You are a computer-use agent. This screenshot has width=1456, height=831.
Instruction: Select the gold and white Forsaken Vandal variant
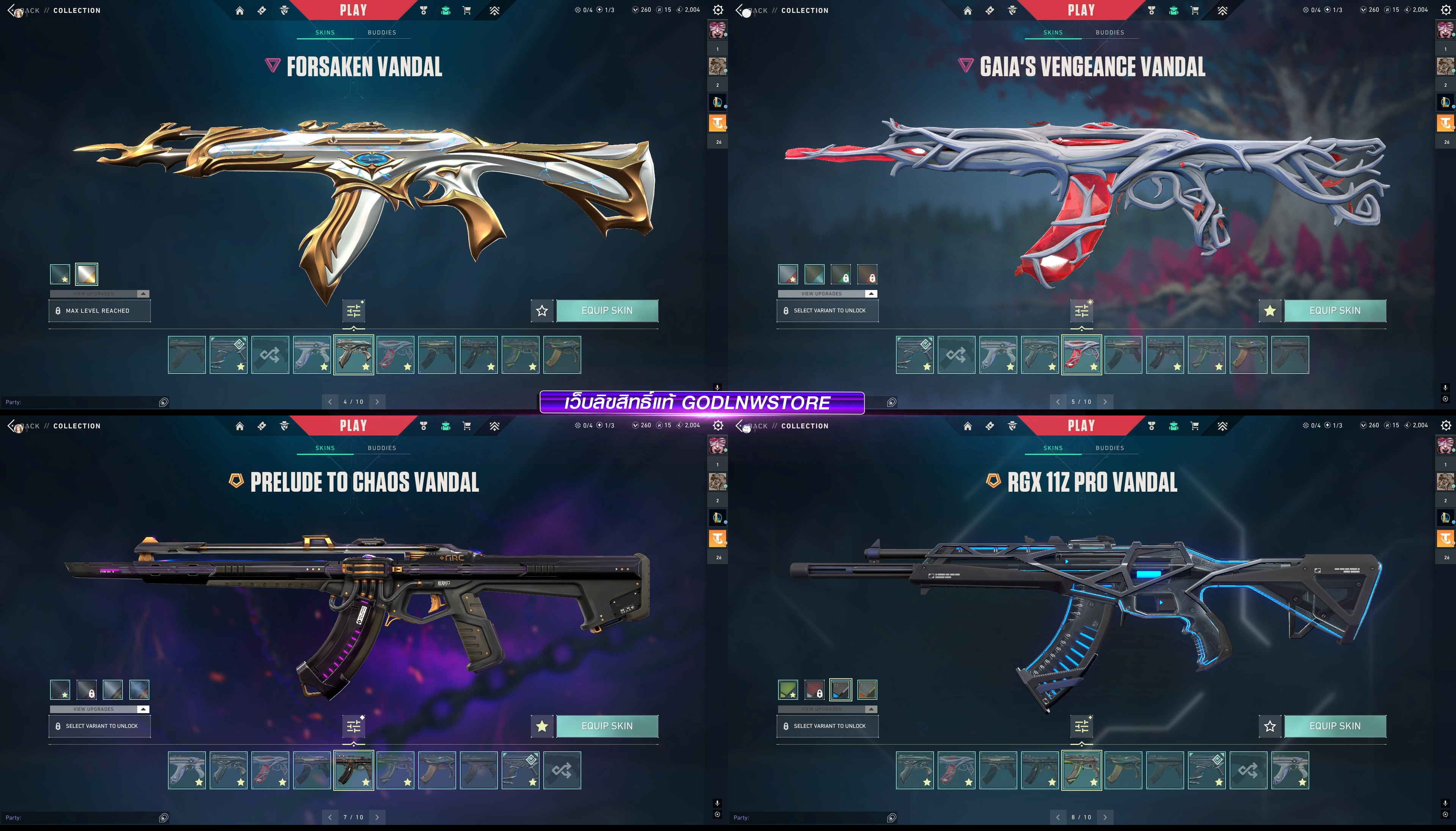[86, 274]
